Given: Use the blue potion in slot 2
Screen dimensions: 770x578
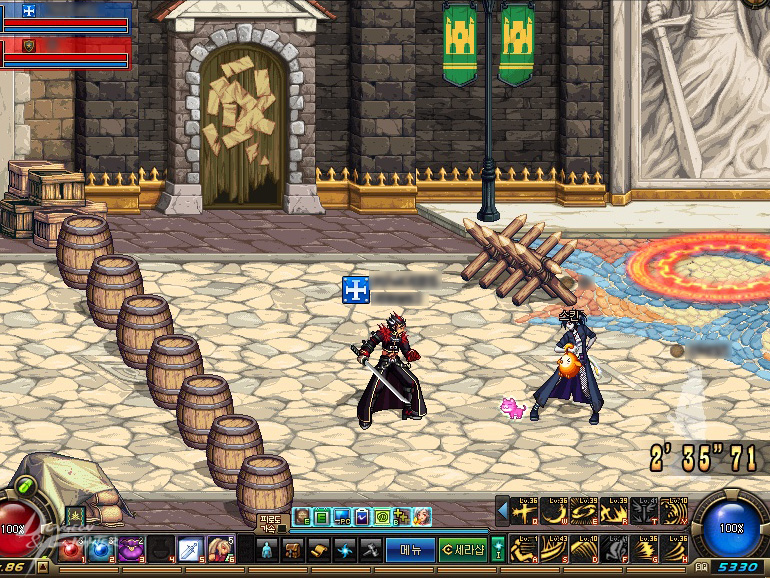Looking at the screenshot, I should tap(100, 549).
